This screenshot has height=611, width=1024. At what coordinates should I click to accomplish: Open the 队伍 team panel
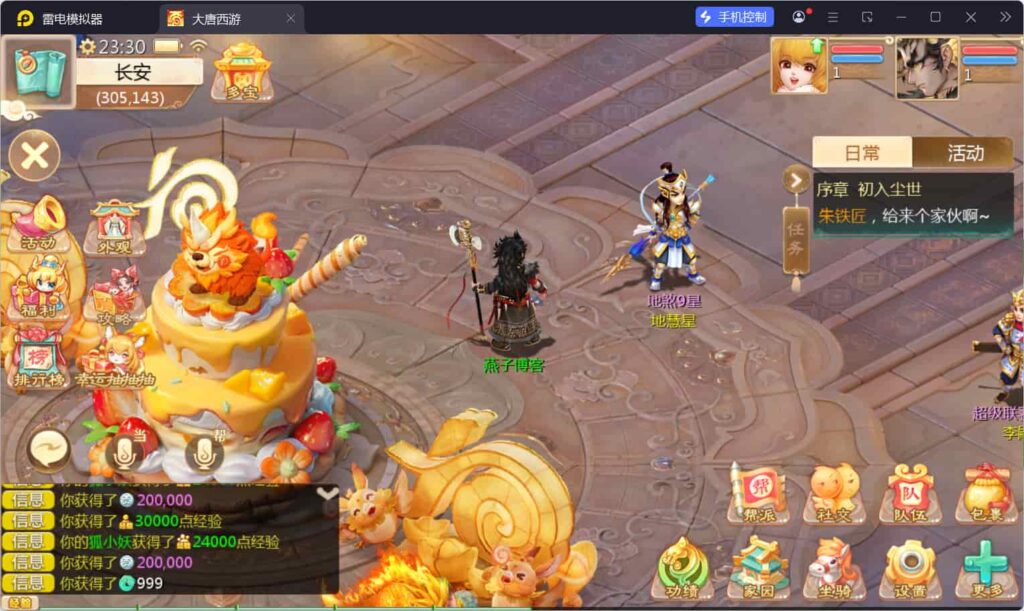(x=909, y=492)
